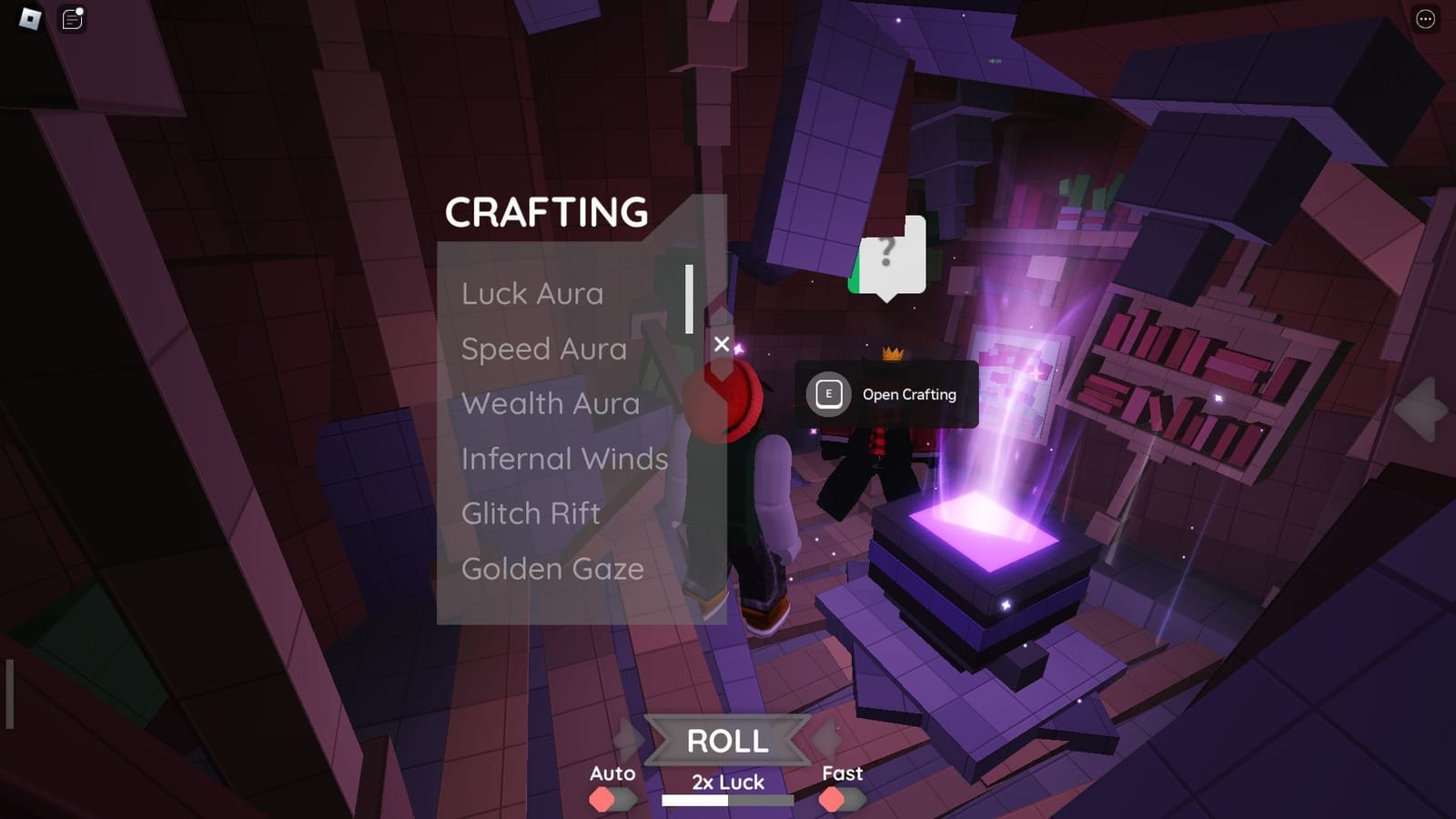This screenshot has width=1456, height=819.
Task: Click the ellipsis options icon top right
Action: (x=1427, y=18)
